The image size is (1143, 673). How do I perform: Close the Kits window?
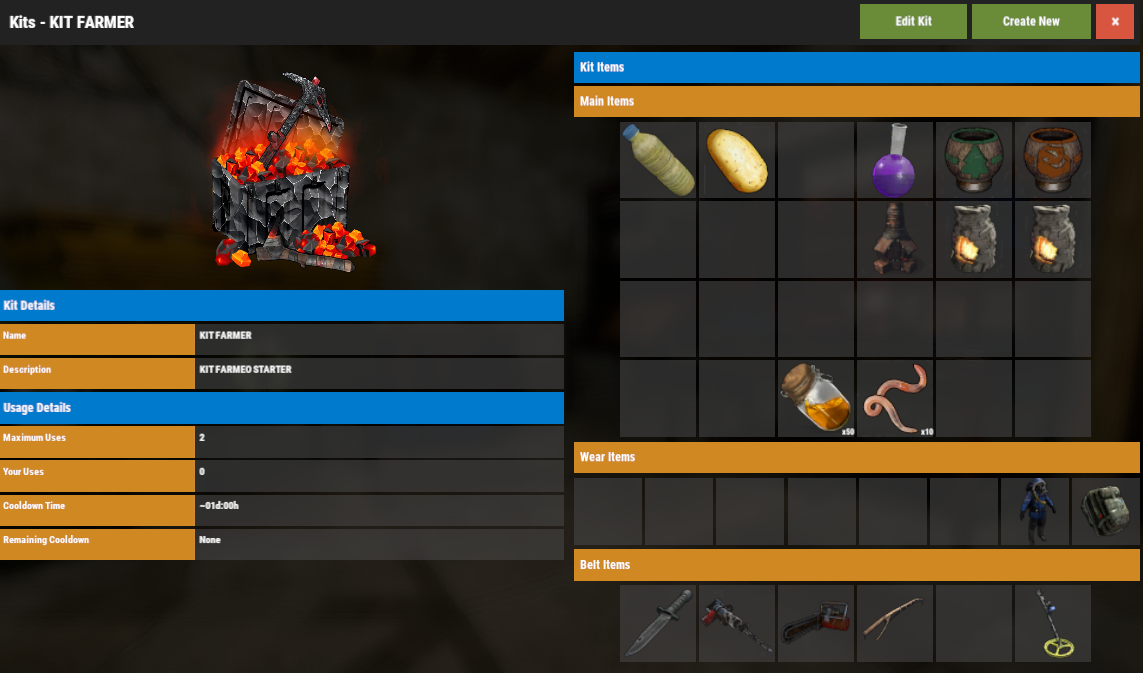click(1115, 21)
